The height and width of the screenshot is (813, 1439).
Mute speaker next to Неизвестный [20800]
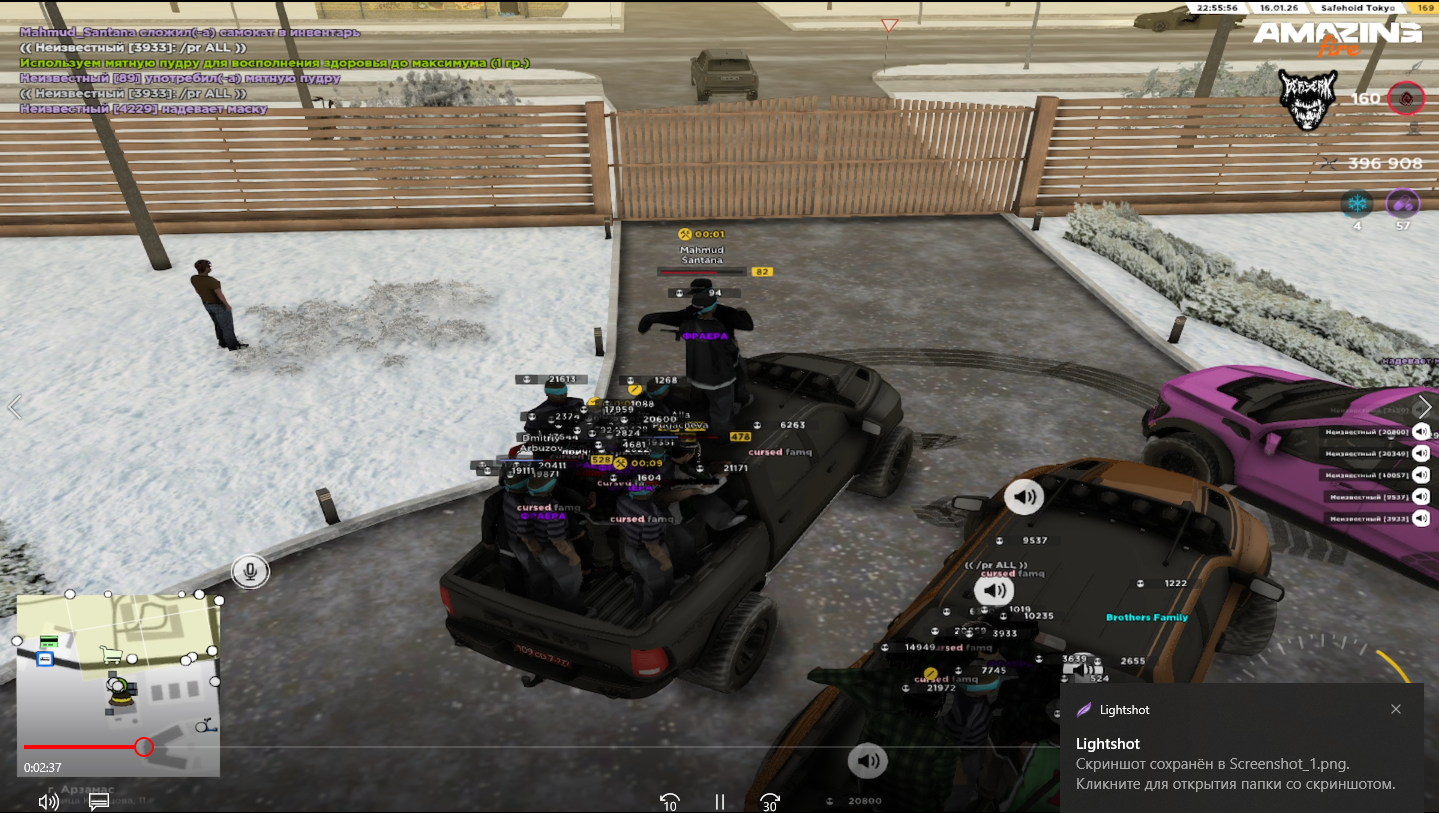[x=1421, y=432]
